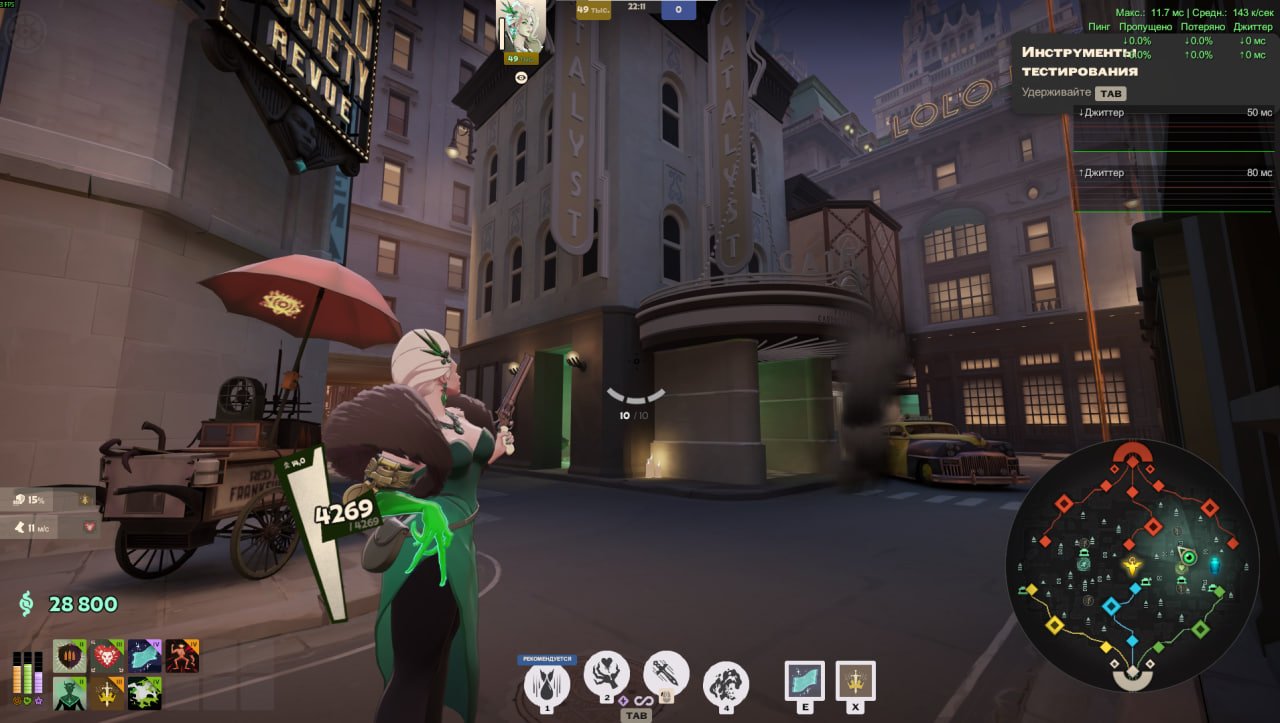Select the bullet shield item in inventory
This screenshot has width=1280, height=723.
click(70, 656)
